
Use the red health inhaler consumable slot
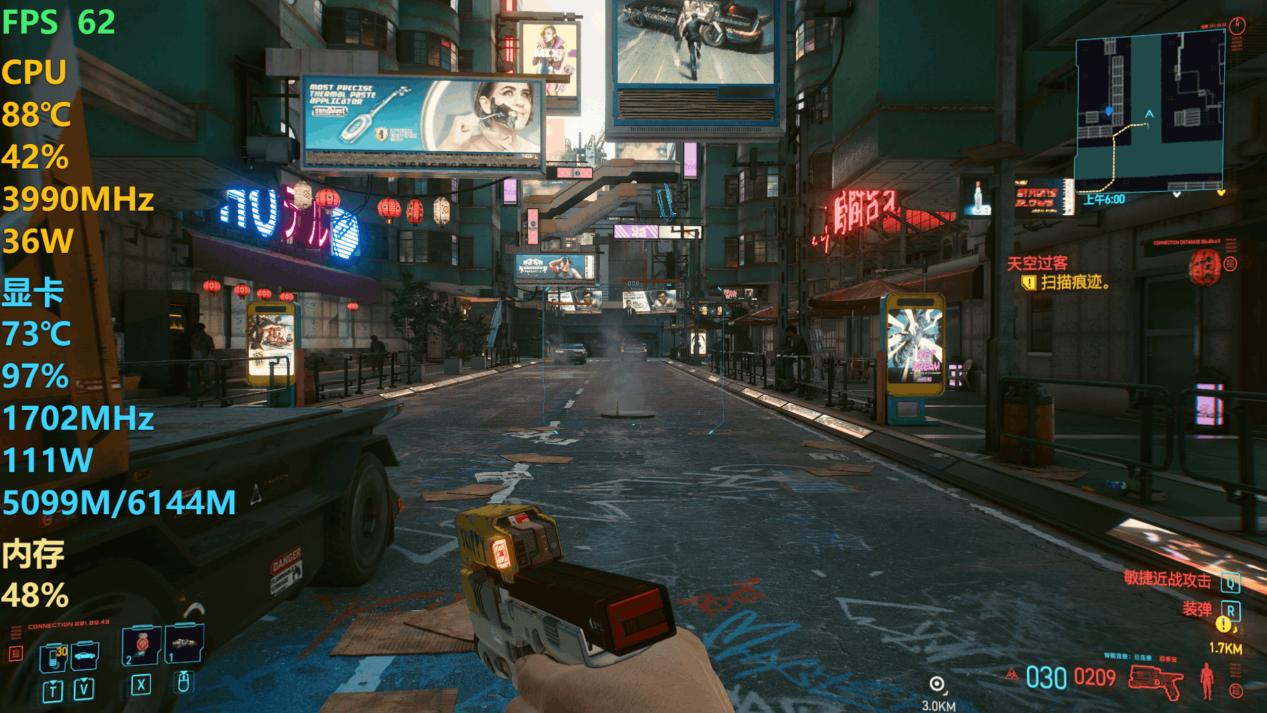[142, 646]
